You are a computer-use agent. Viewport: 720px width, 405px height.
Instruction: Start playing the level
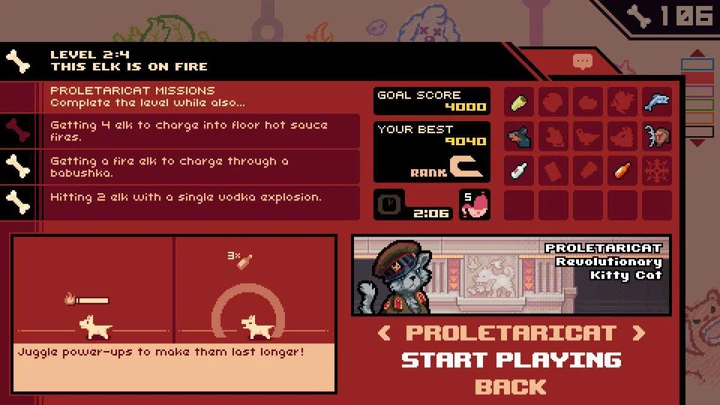pos(510,360)
